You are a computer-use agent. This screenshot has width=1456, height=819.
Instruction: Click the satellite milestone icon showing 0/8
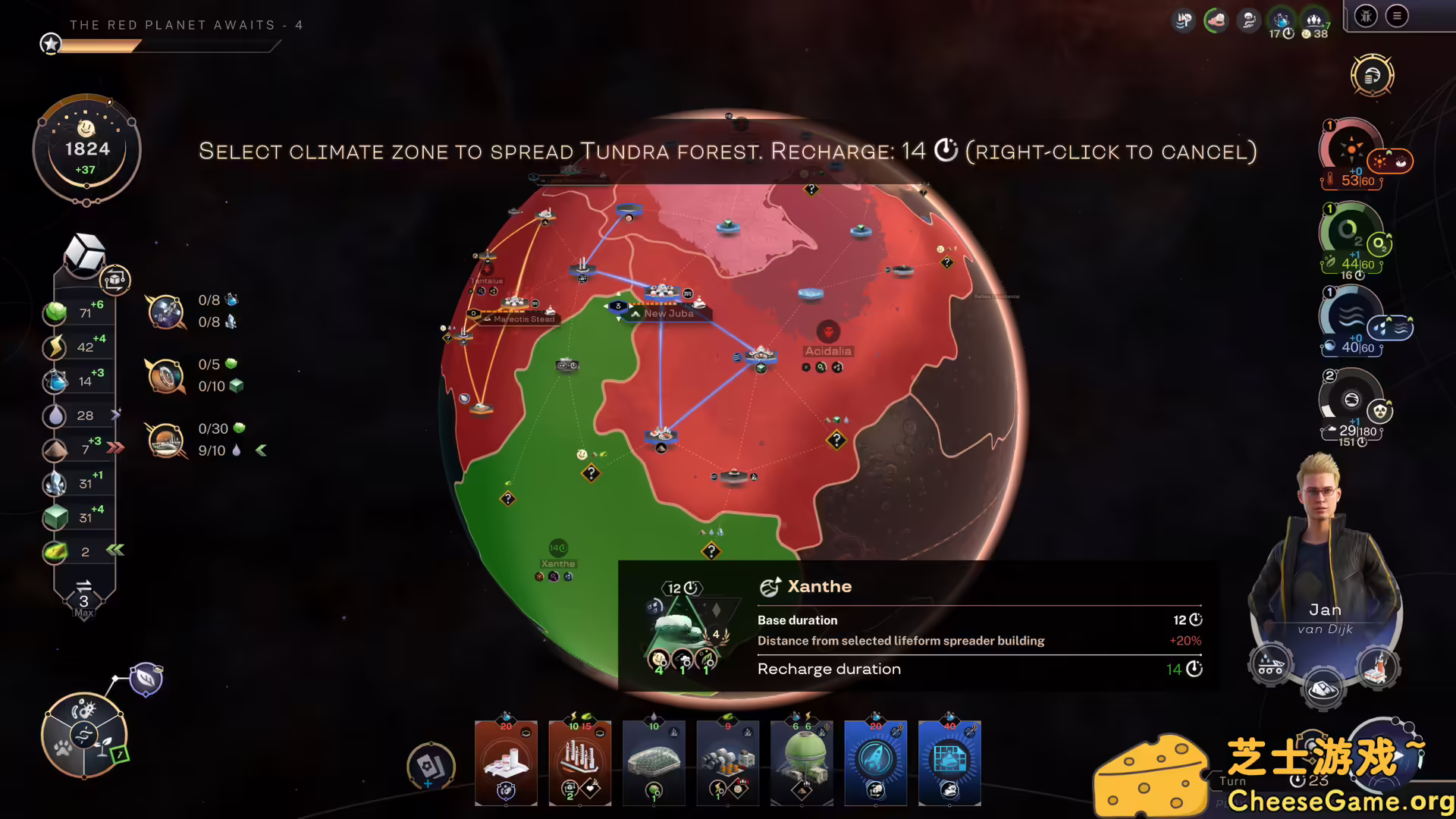coord(166,311)
